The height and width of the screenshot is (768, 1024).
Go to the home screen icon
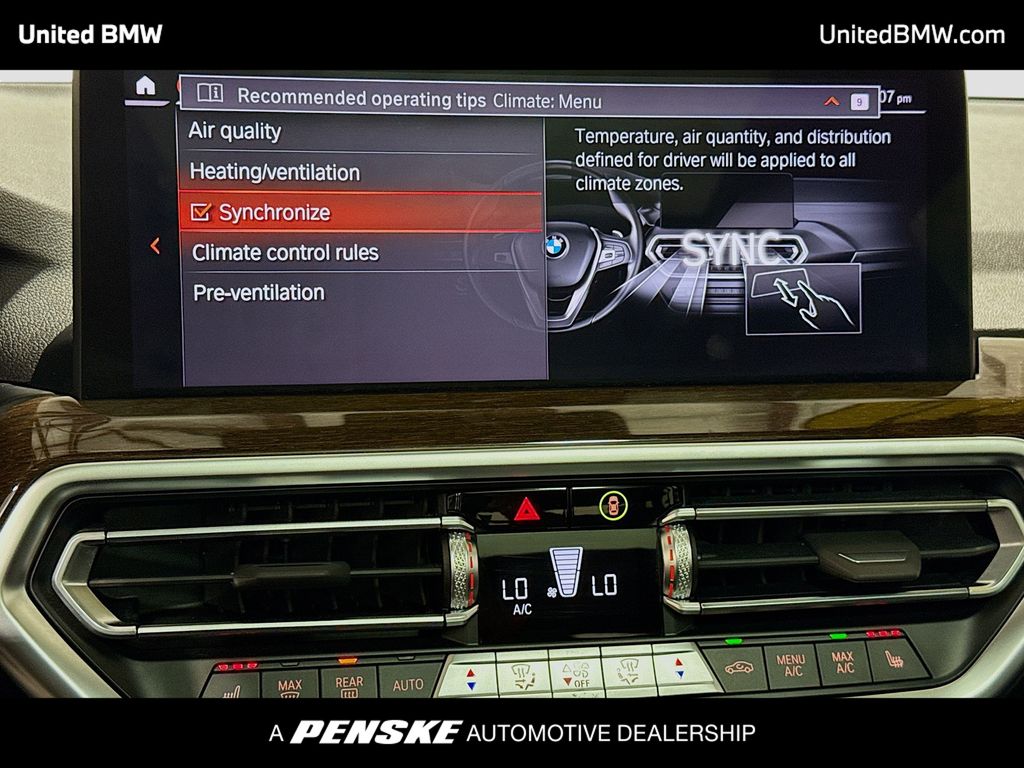point(146,86)
